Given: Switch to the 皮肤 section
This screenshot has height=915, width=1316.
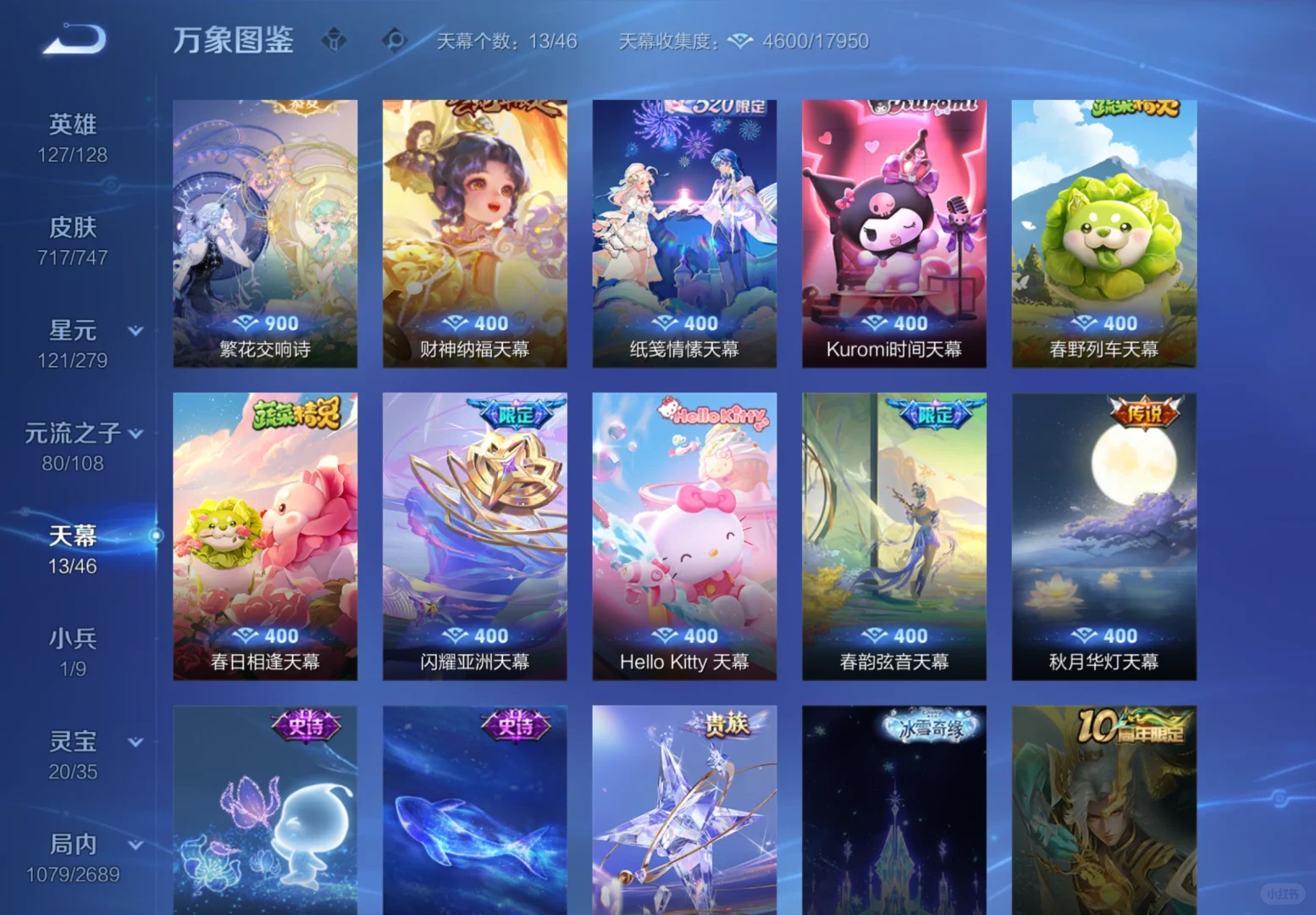Looking at the screenshot, I should pyautogui.click(x=72, y=227).
